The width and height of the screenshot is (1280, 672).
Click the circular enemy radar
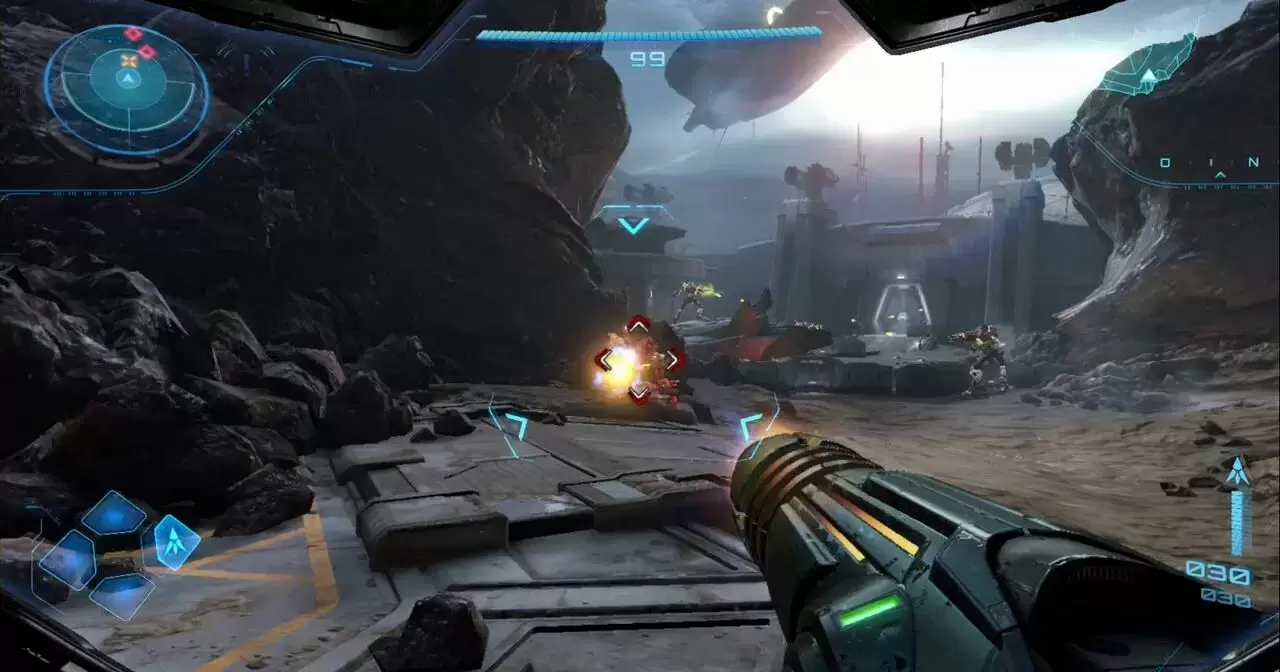click(127, 89)
